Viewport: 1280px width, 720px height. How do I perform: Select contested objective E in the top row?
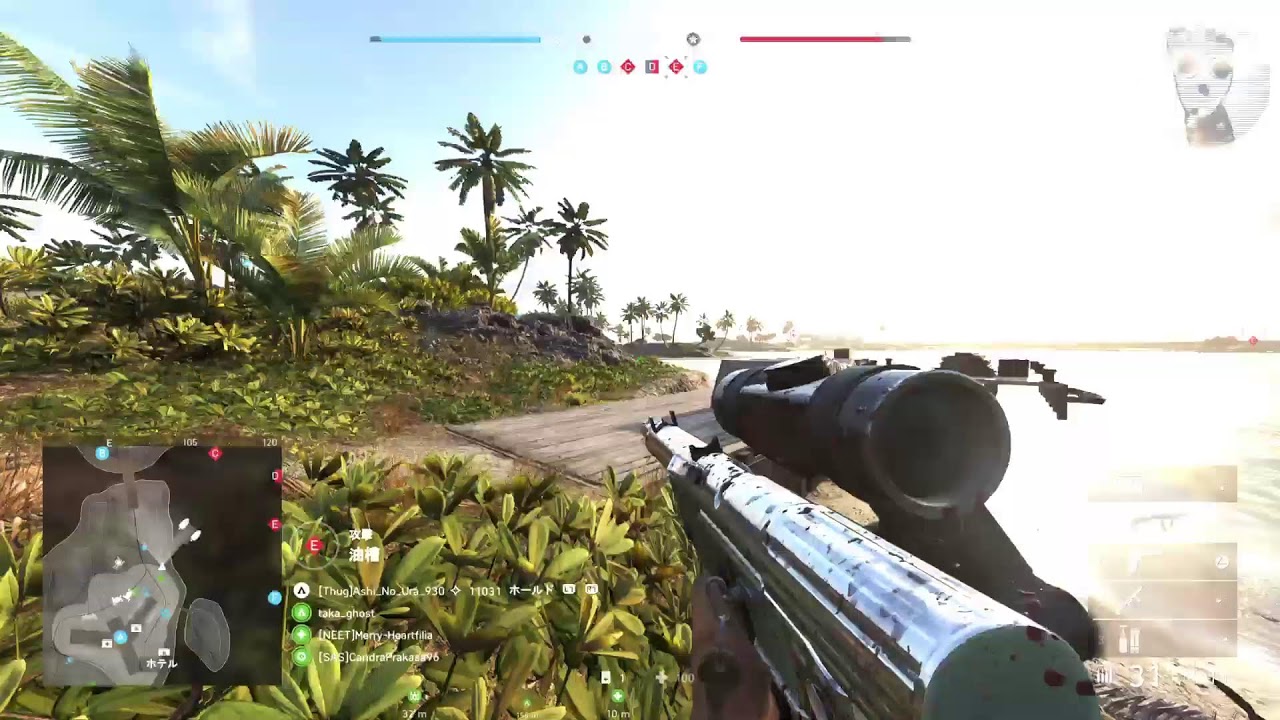676,67
